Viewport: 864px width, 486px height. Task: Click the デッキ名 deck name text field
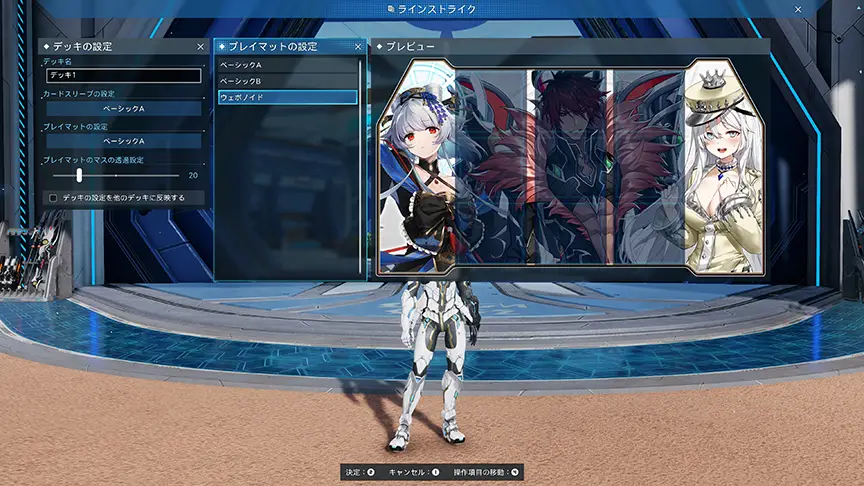click(123, 75)
